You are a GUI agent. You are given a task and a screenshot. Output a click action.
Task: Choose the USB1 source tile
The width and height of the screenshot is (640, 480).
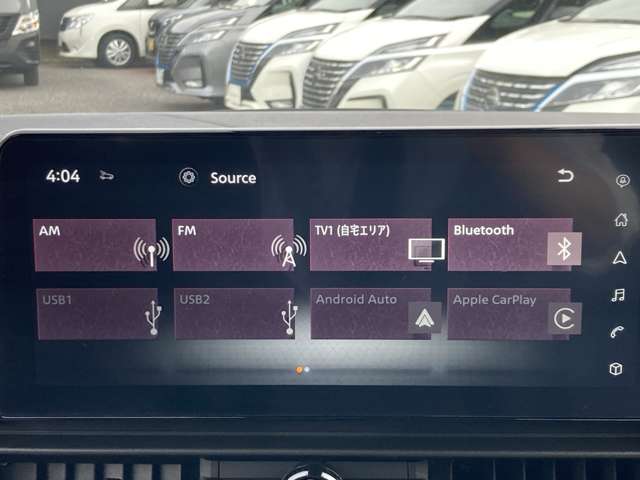coord(97,314)
